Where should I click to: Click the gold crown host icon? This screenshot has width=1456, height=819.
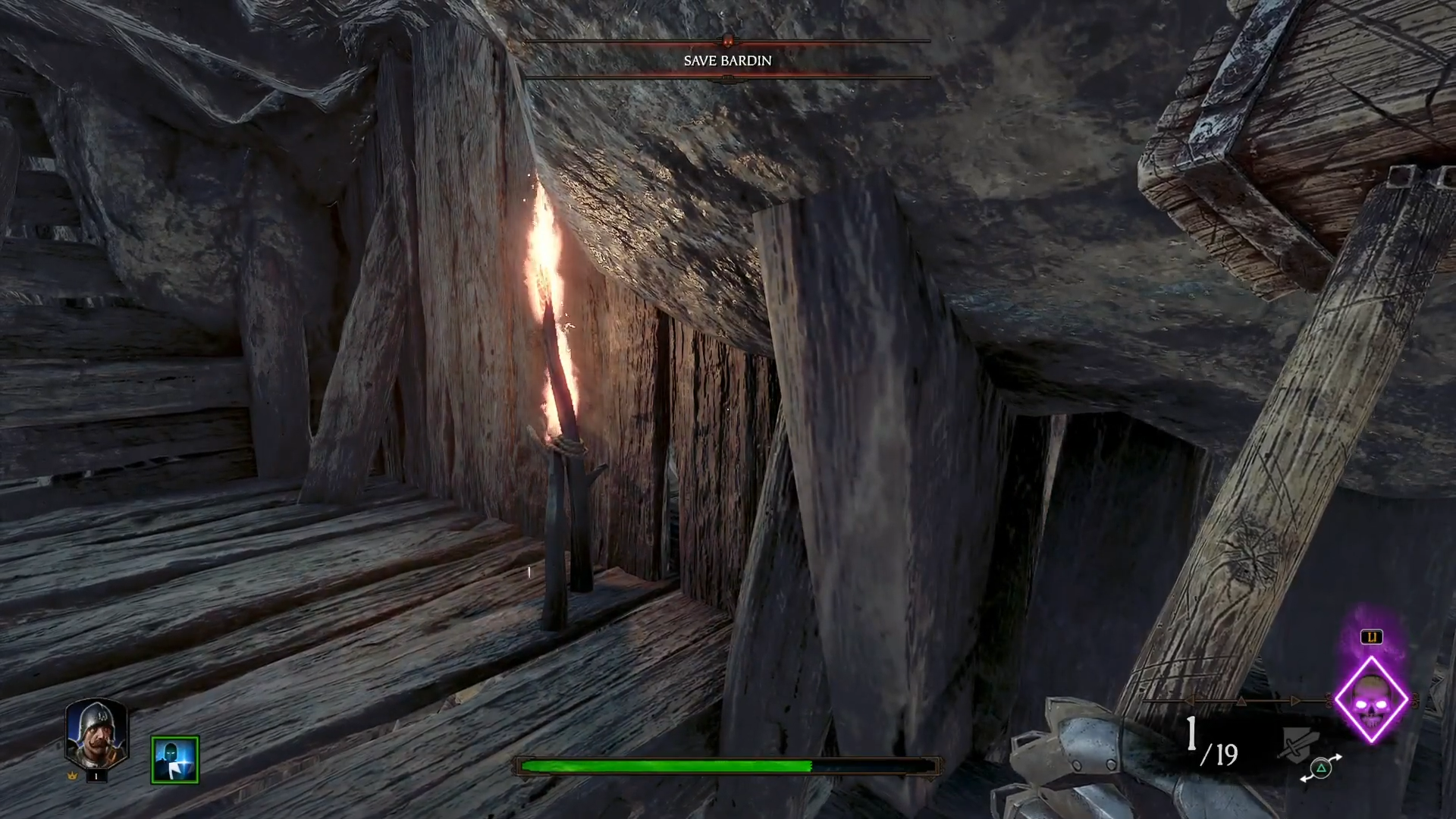point(74,777)
